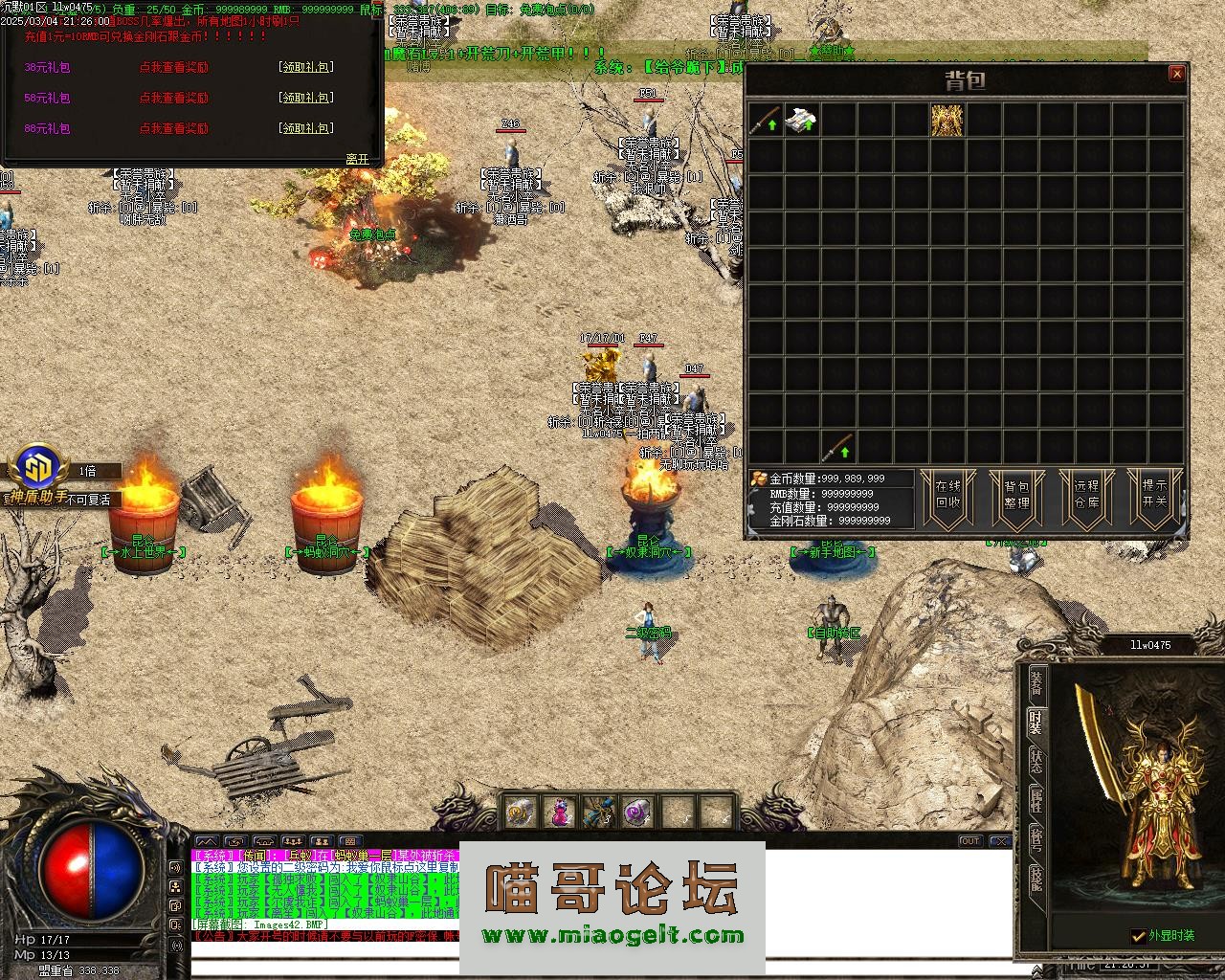The height and width of the screenshot is (980, 1225).
Task: Claim the 38元礼包 gift pack
Action: point(306,68)
